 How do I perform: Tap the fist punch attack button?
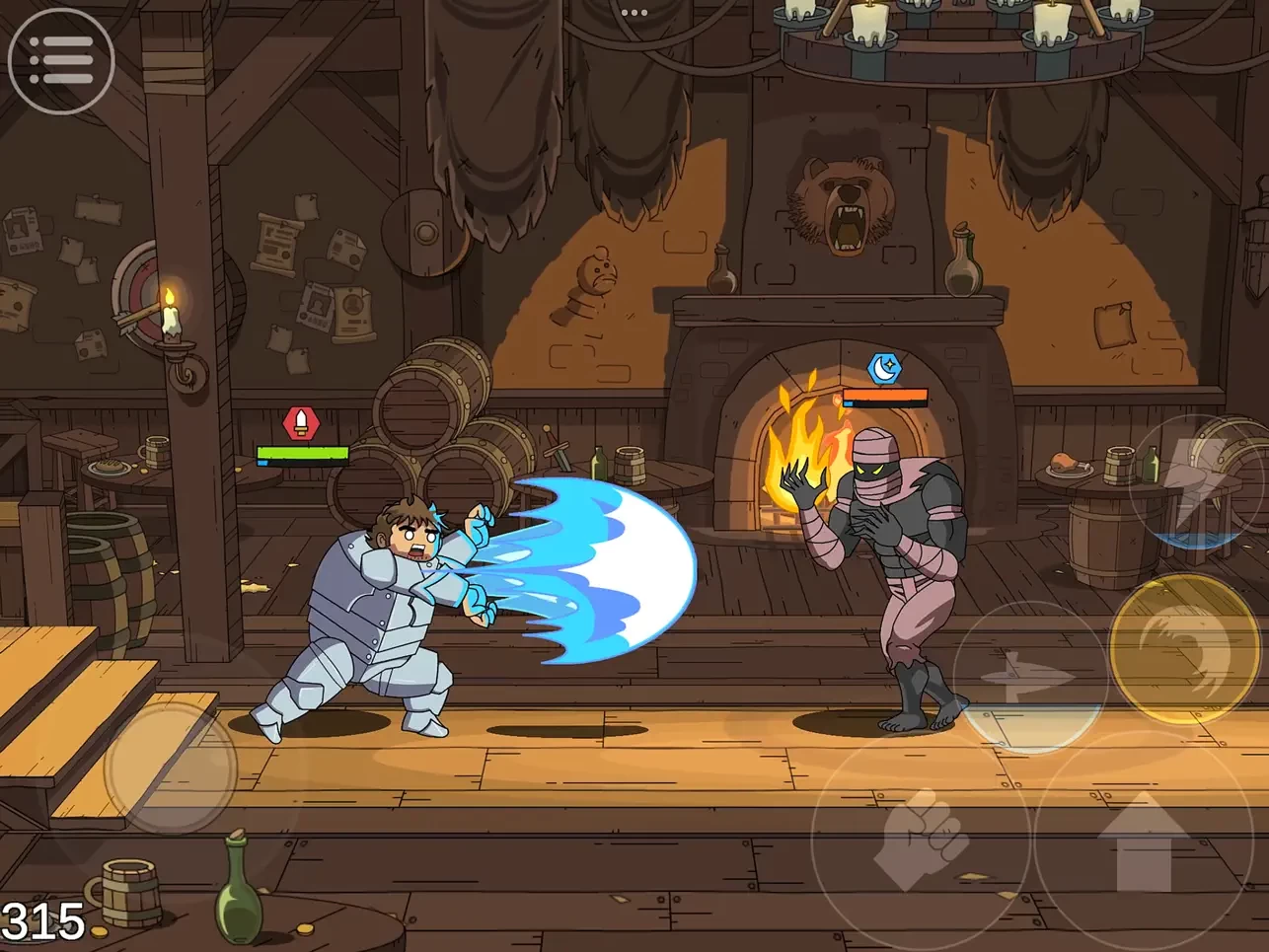(x=920, y=840)
